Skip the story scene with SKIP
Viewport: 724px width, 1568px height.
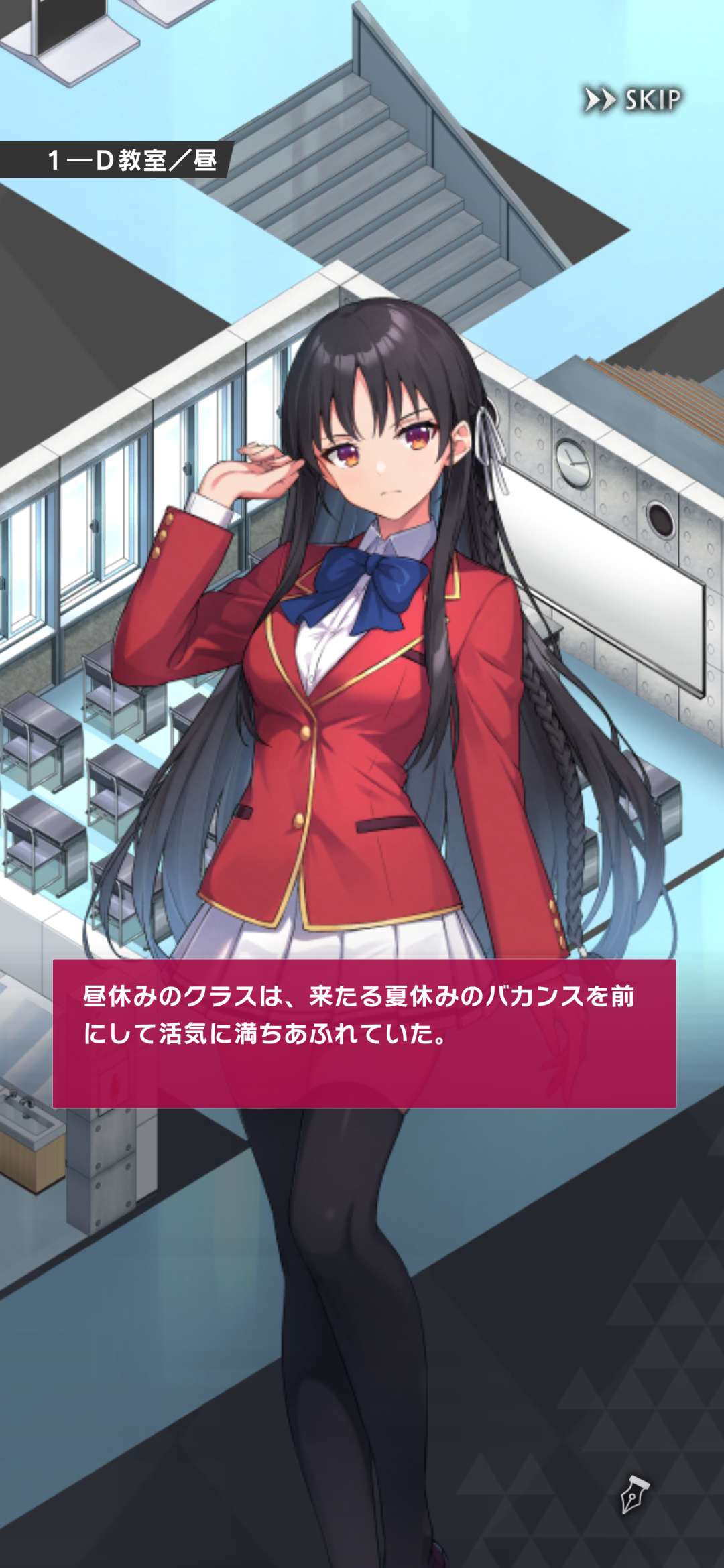[633, 101]
